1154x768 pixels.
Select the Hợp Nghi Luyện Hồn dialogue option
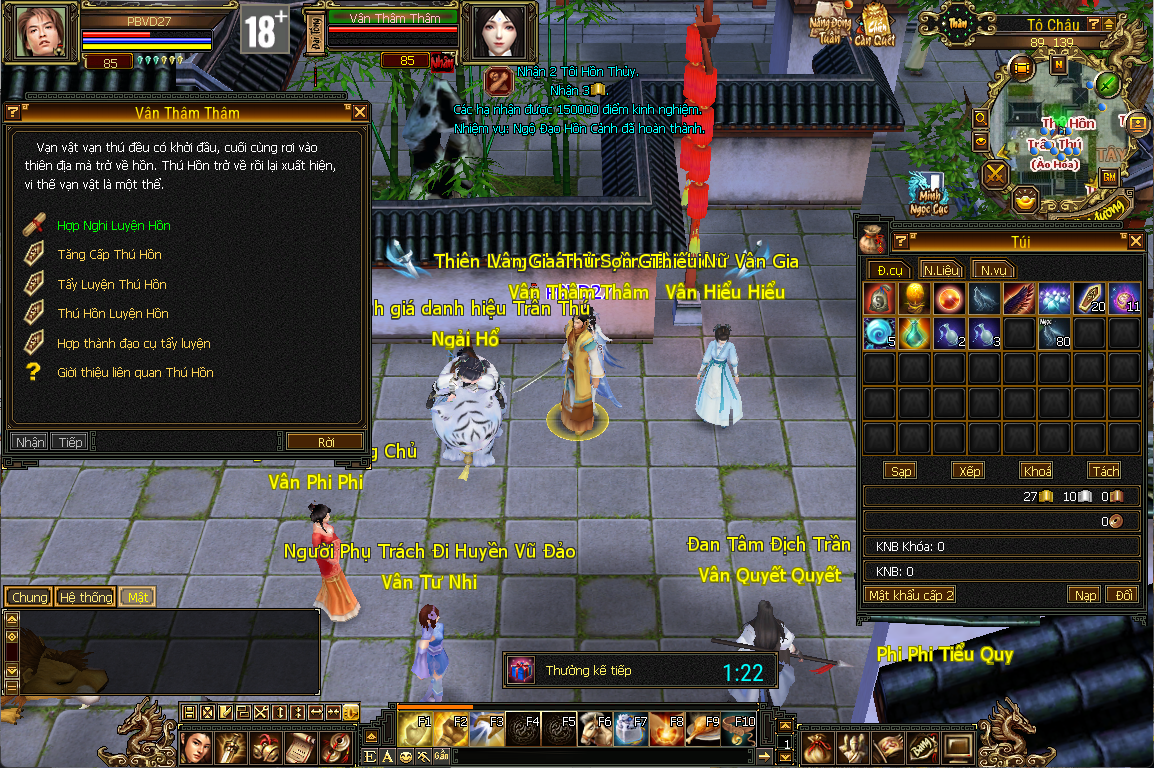tap(113, 225)
